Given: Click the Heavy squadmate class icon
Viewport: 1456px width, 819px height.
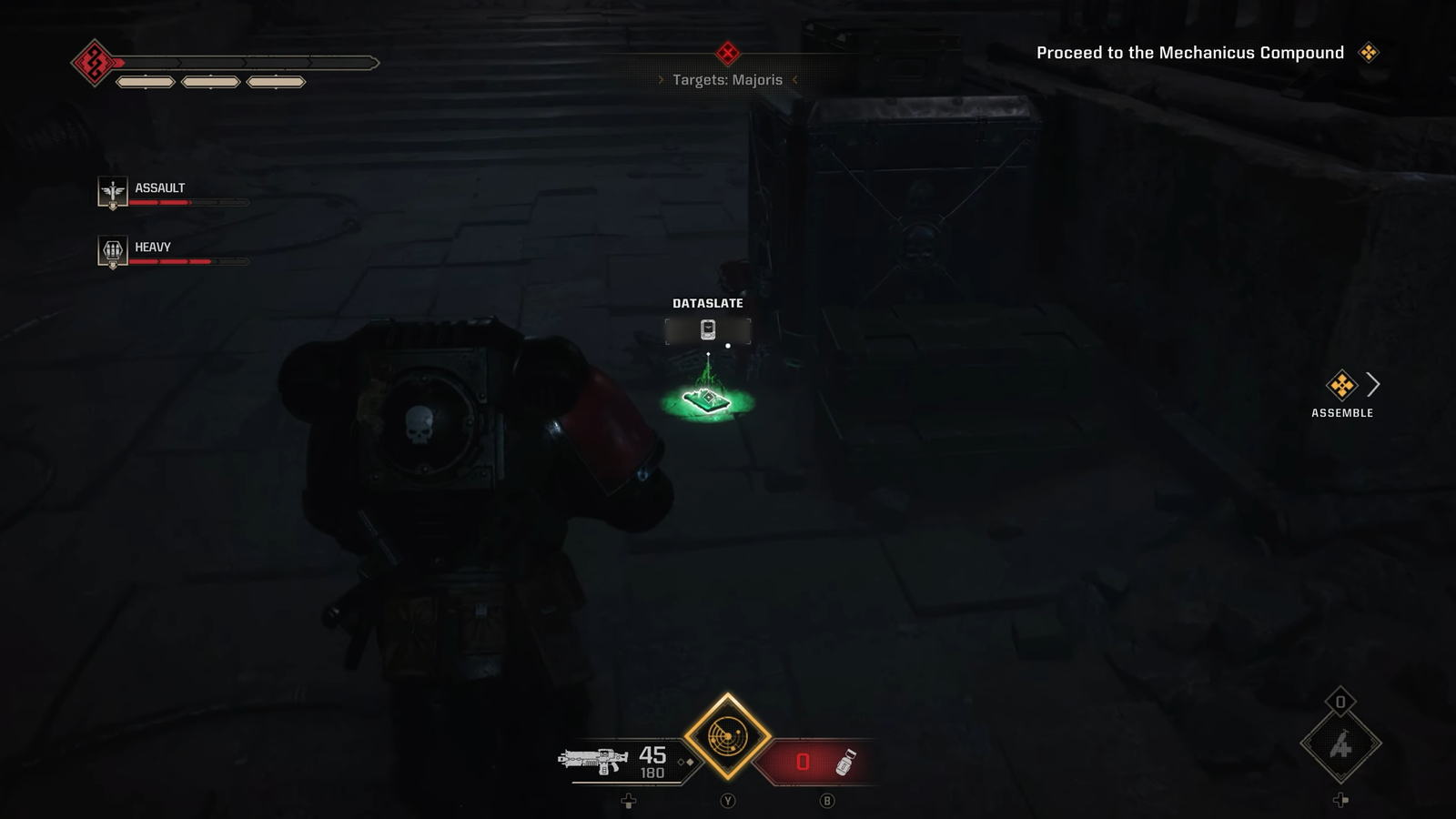Looking at the screenshot, I should (113, 250).
